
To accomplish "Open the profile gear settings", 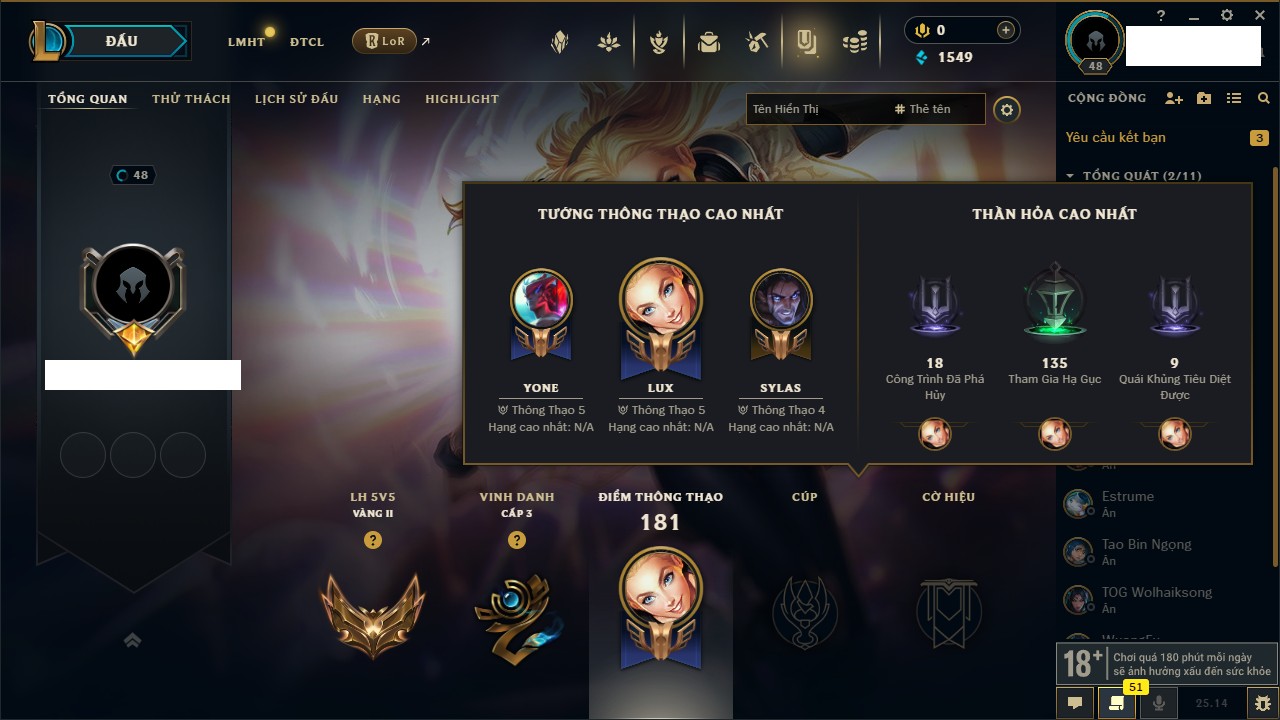I will [1007, 110].
